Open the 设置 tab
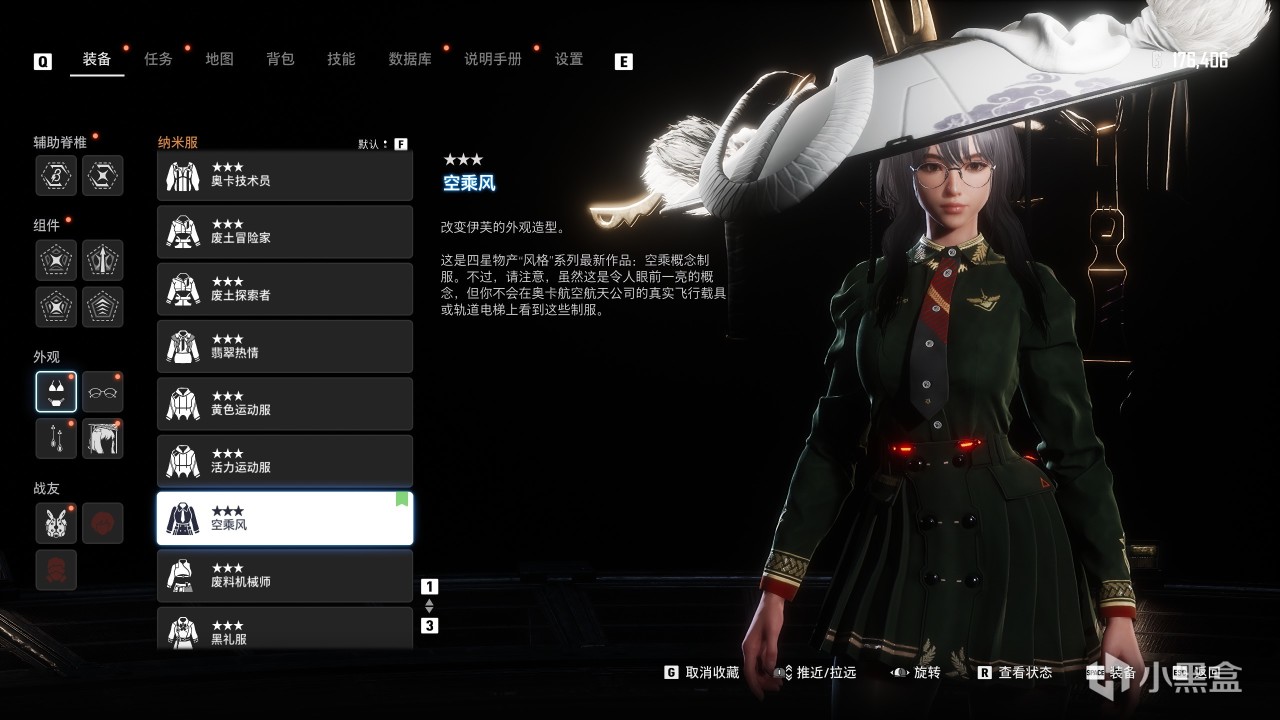The image size is (1280, 720). pos(569,59)
